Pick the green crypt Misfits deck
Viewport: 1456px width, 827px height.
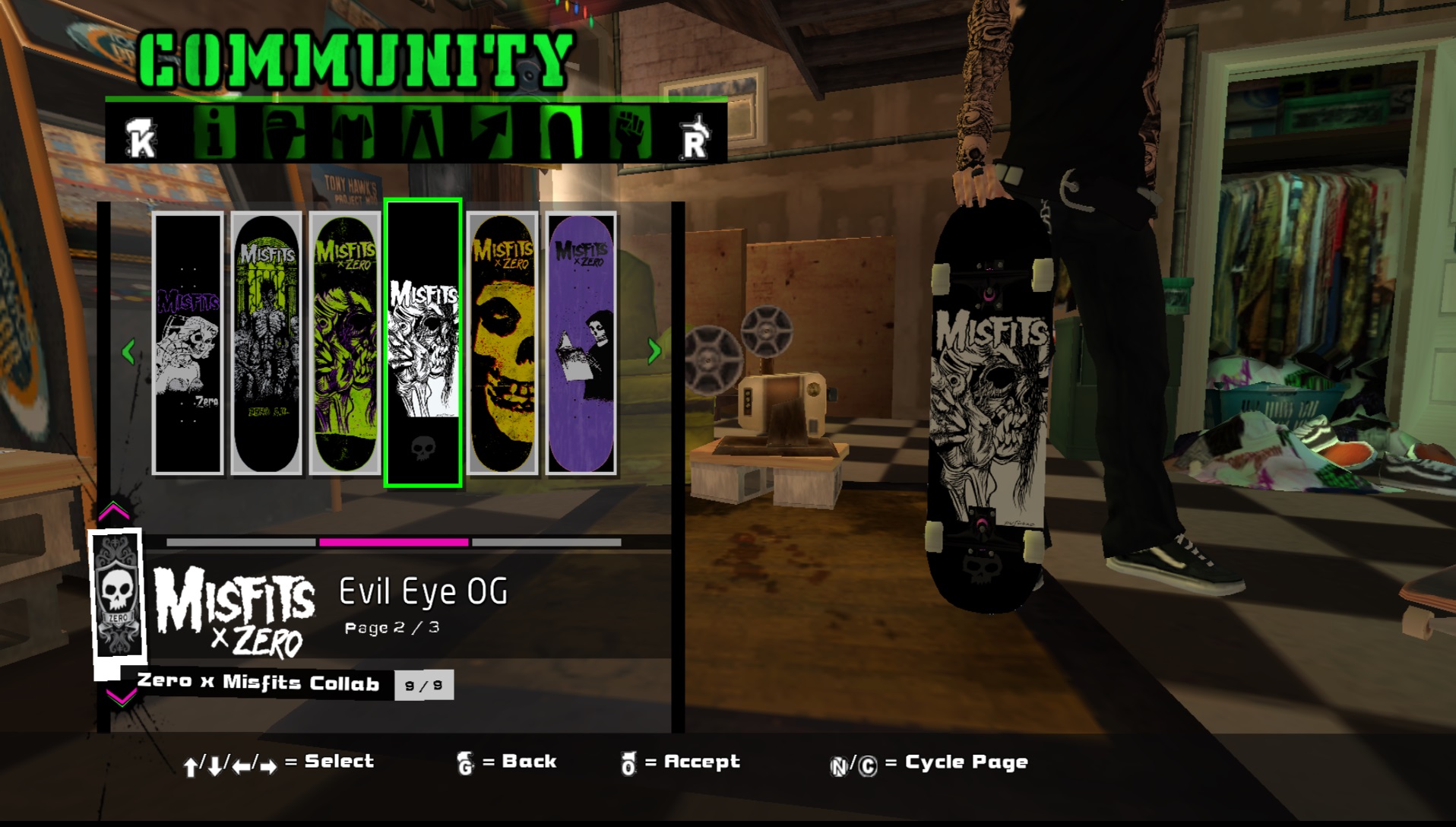click(x=266, y=344)
